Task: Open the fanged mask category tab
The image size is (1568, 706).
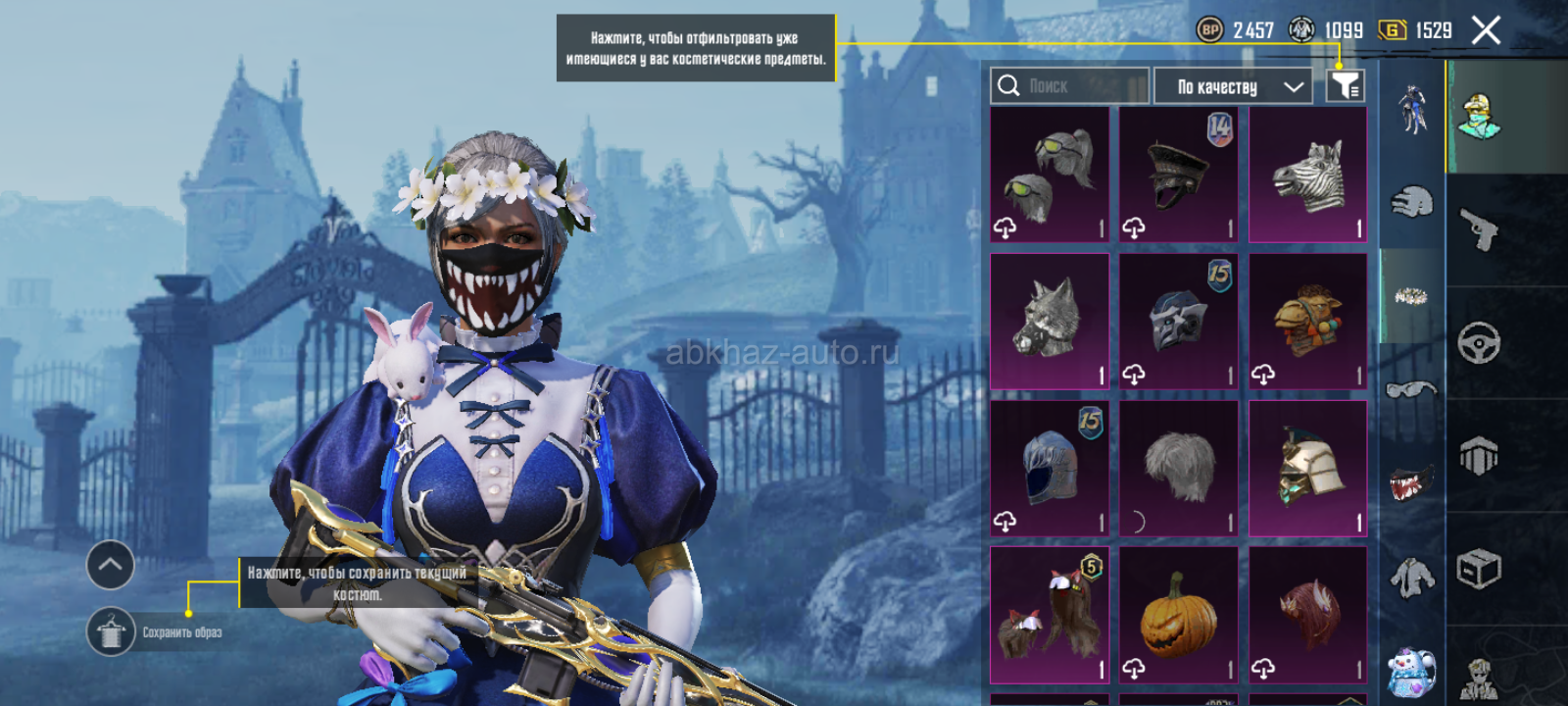Action: coord(1411,481)
